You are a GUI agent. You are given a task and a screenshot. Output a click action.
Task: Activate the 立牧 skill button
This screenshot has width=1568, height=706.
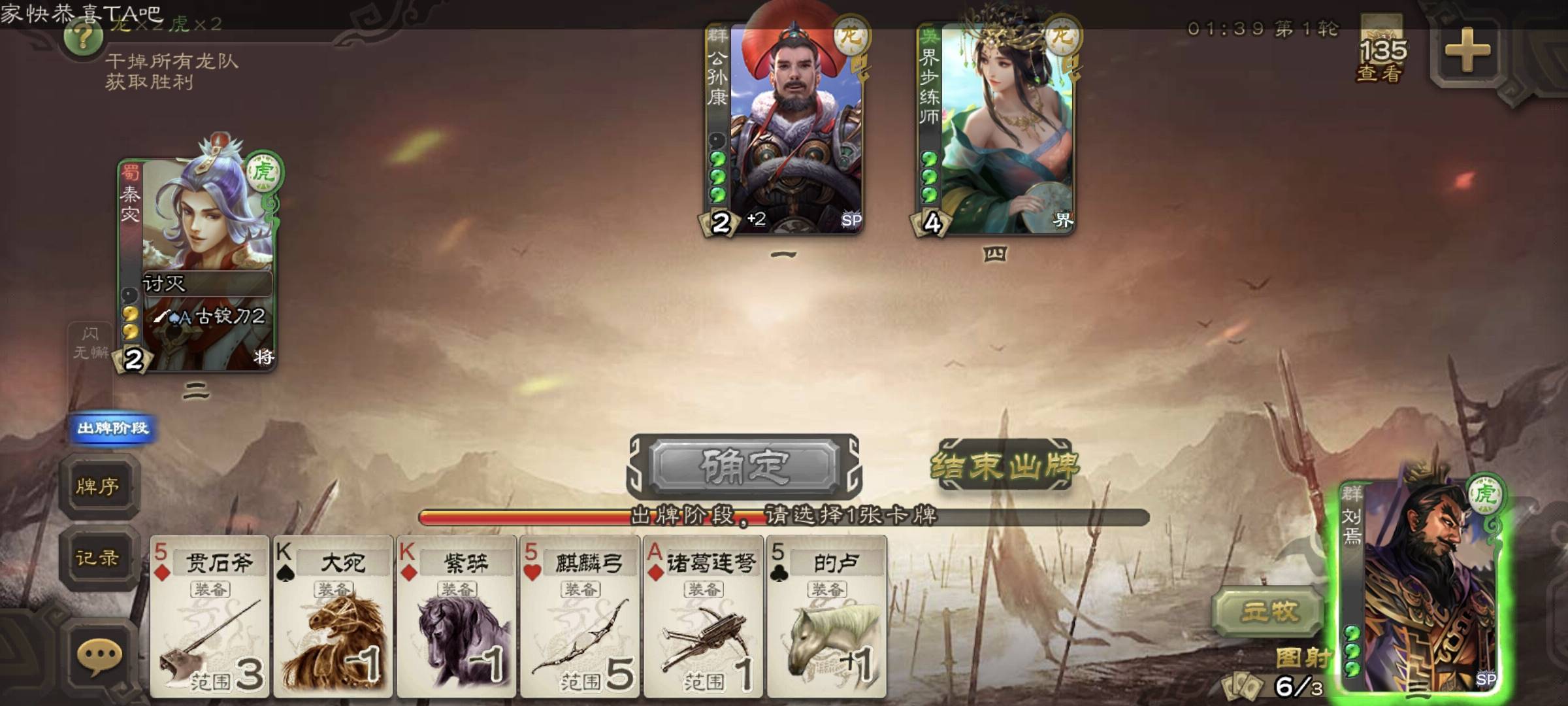coord(1269,613)
